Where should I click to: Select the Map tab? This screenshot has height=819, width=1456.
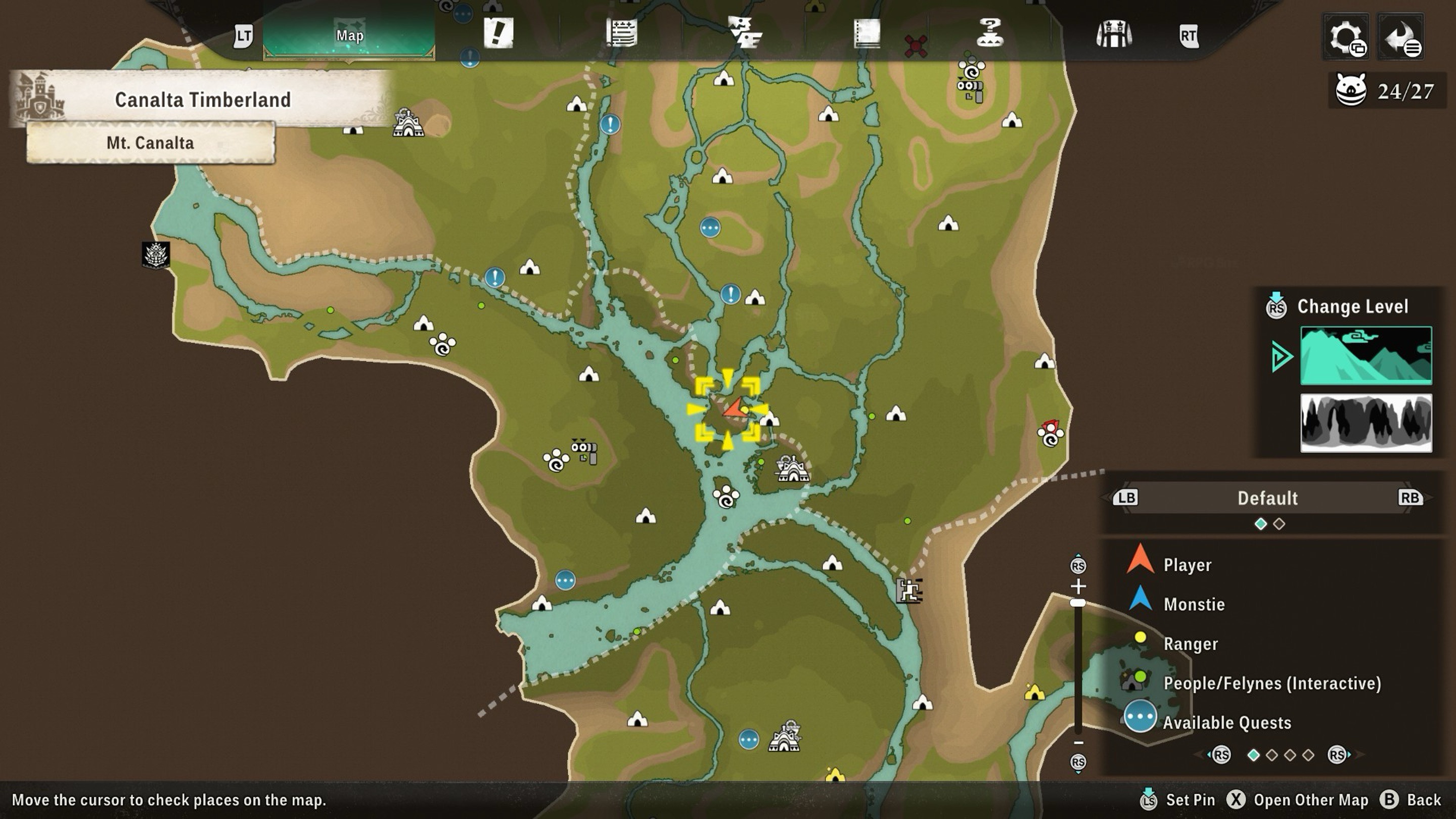[349, 35]
